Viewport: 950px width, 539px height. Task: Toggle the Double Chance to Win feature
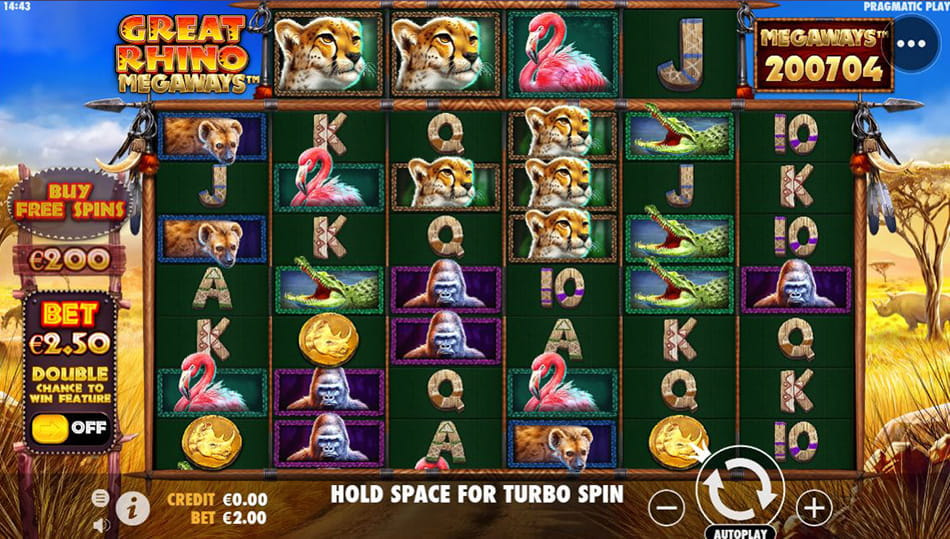coord(69,429)
